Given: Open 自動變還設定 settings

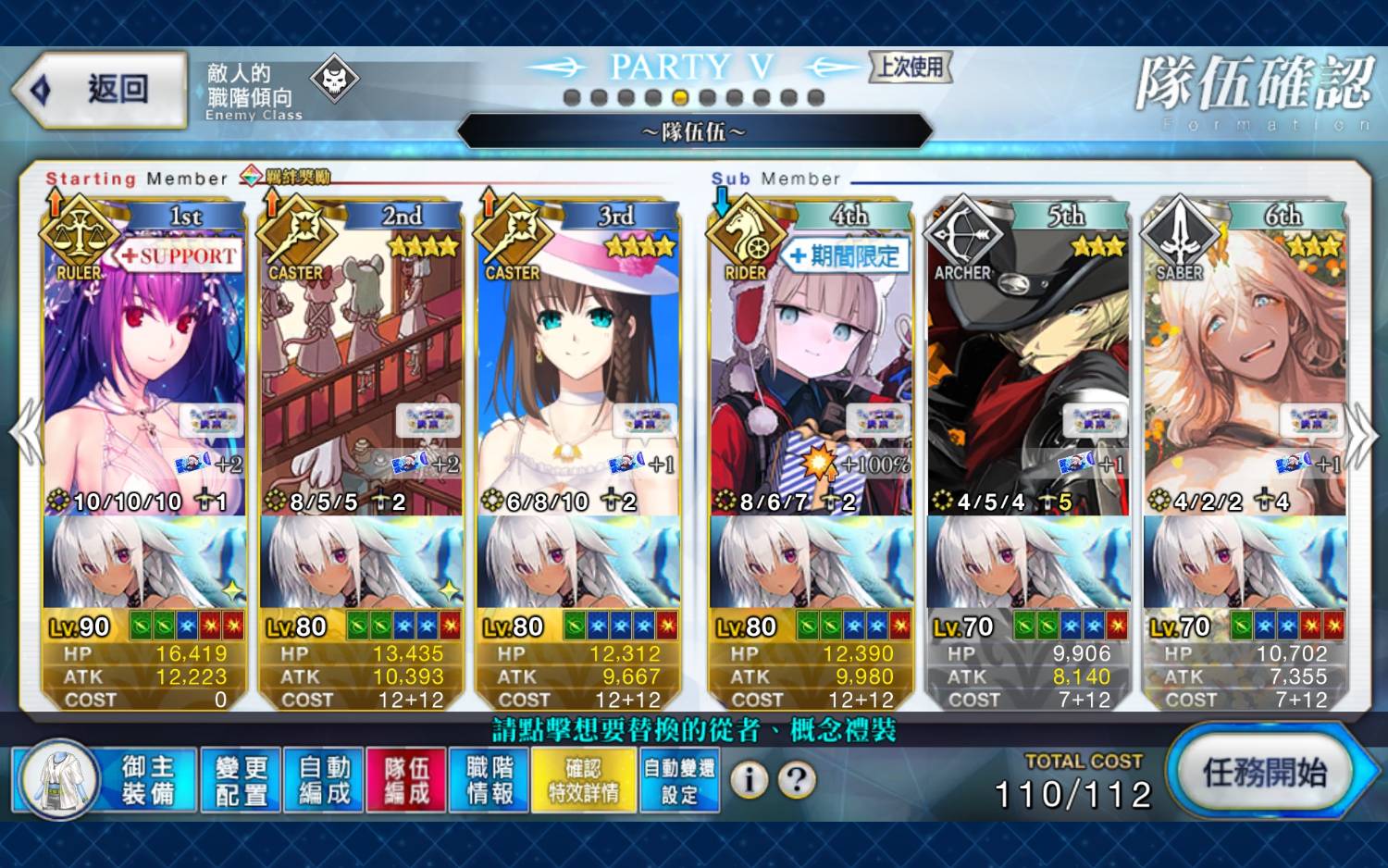Looking at the screenshot, I should tap(680, 780).
